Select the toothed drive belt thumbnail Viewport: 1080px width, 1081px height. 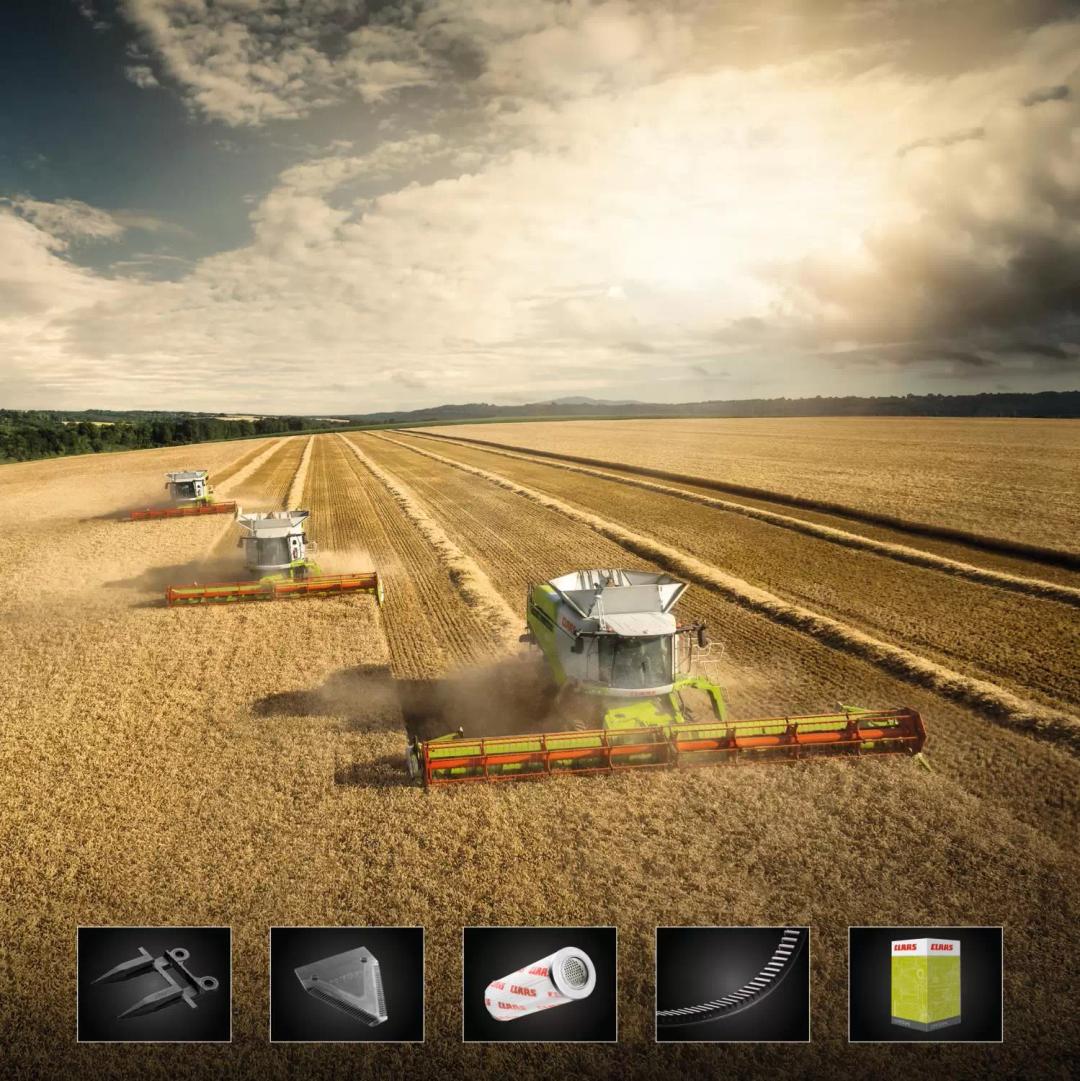point(732,984)
